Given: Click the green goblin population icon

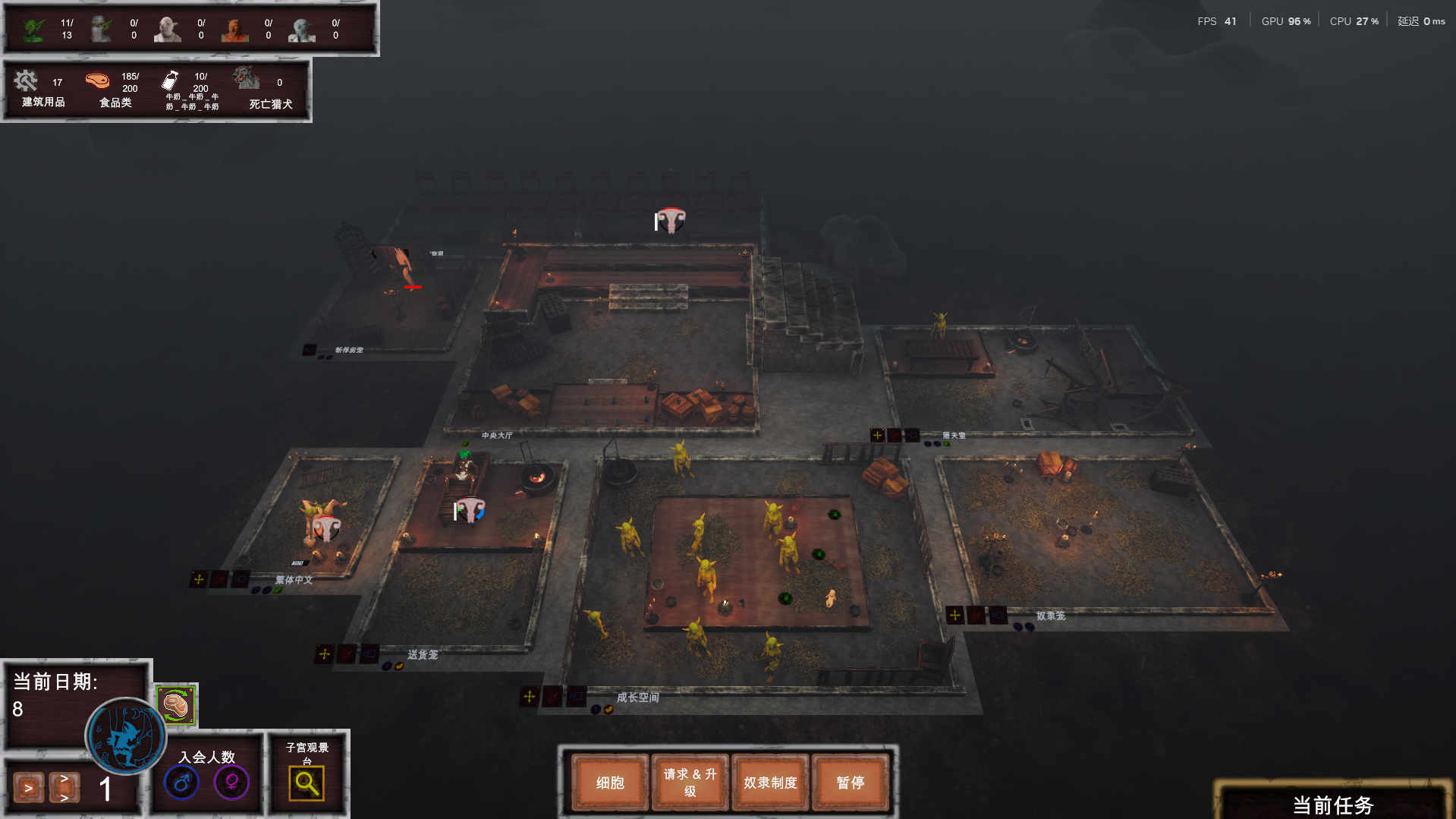Looking at the screenshot, I should point(33,30).
